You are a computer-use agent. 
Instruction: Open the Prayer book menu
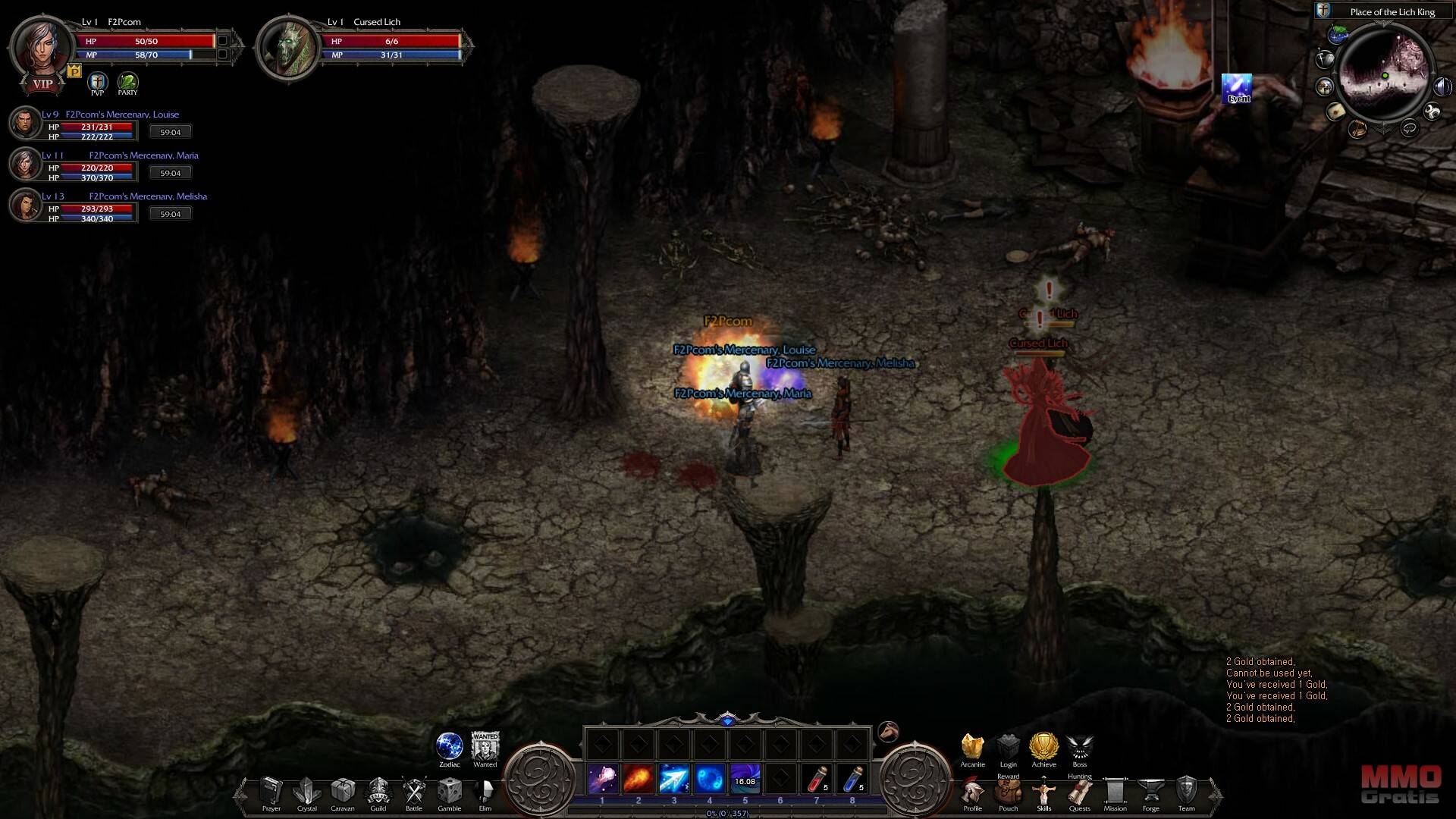pyautogui.click(x=271, y=792)
